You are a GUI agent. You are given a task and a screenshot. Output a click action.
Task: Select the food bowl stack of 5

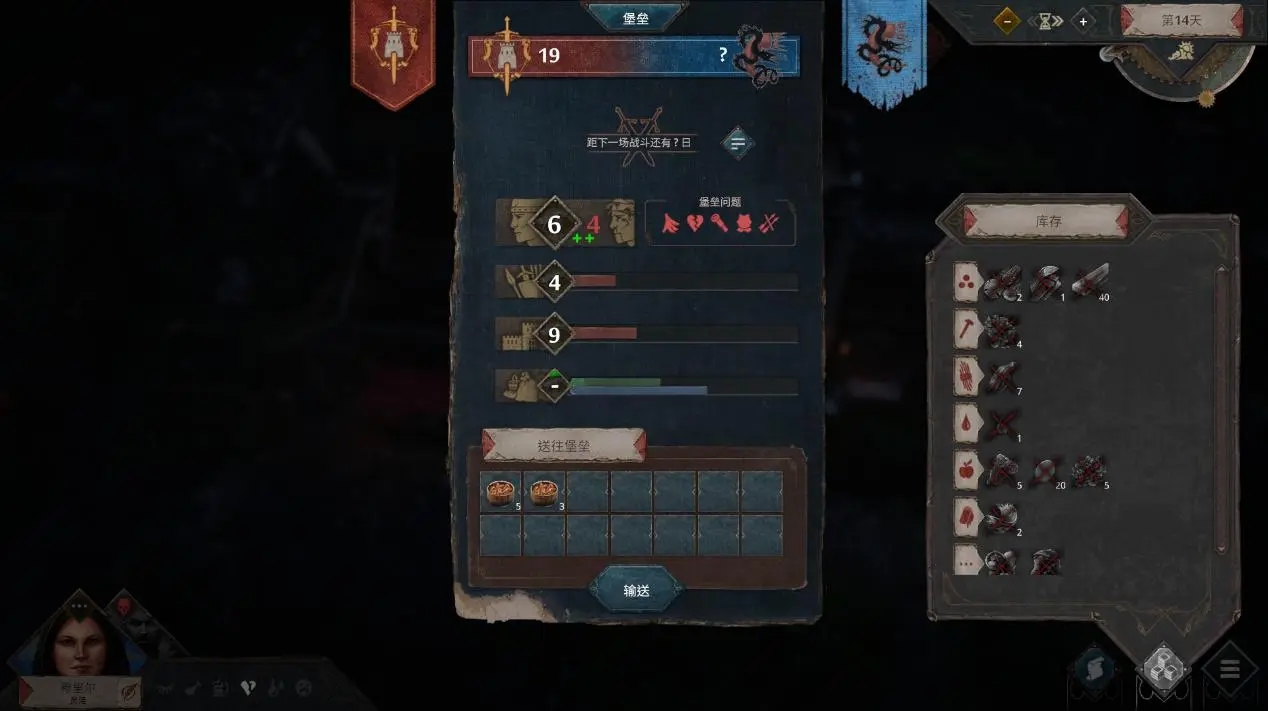[500, 491]
